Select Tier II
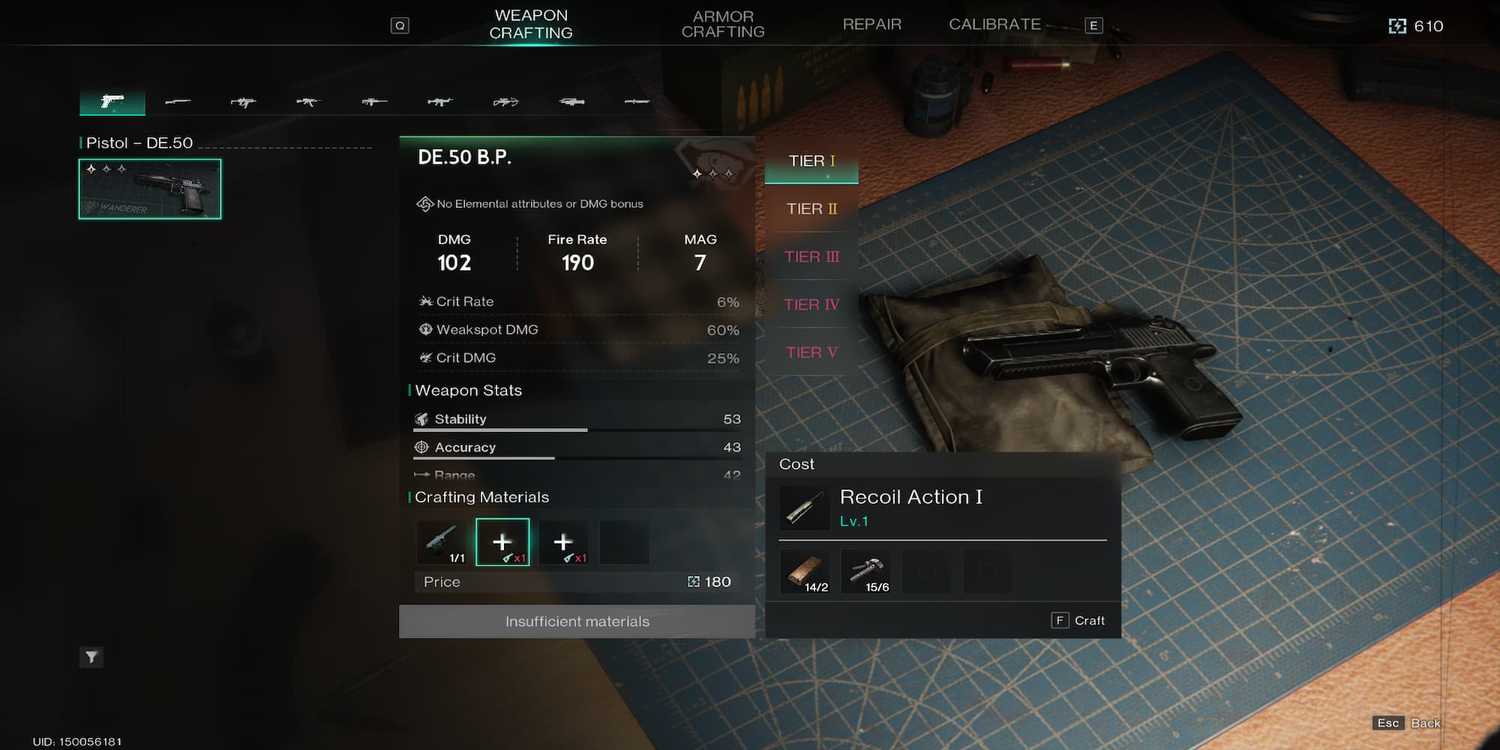 tap(811, 209)
